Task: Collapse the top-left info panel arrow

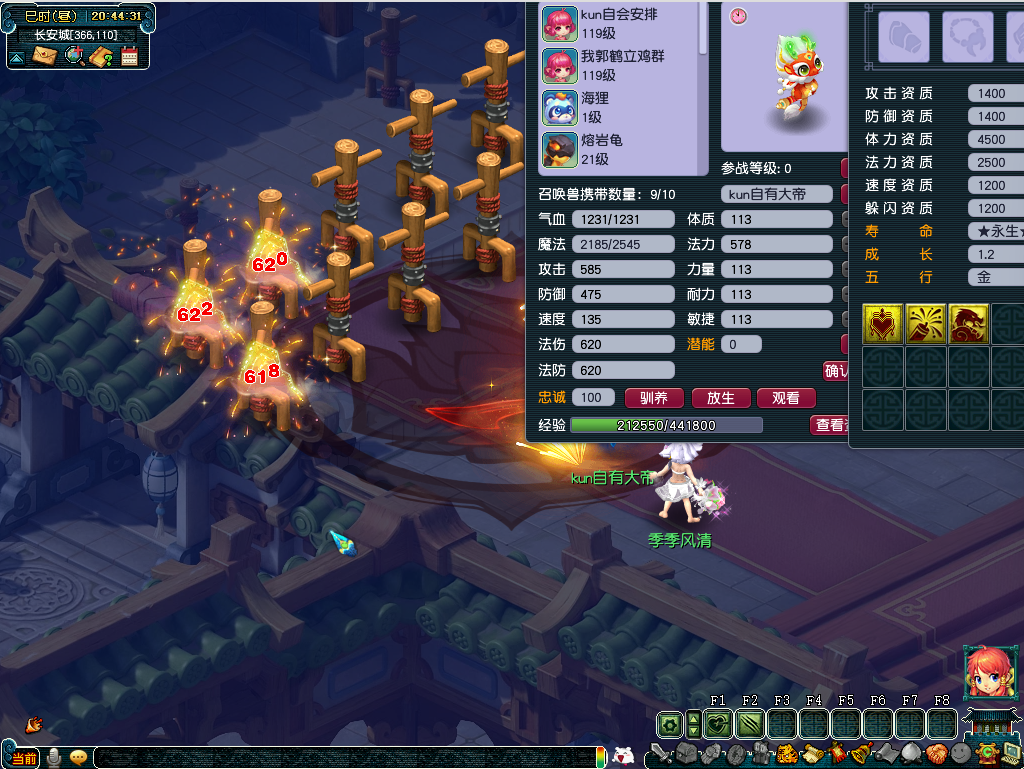Action: click(x=17, y=58)
